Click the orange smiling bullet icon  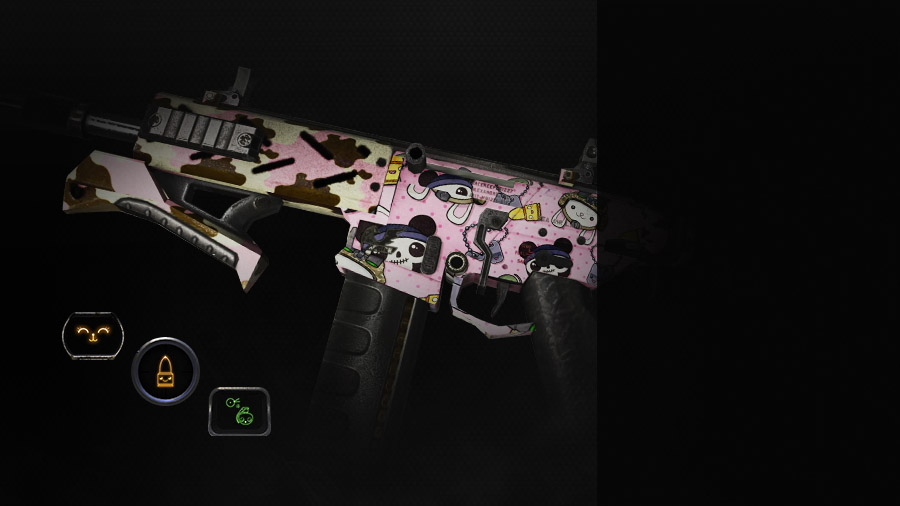coord(165,372)
